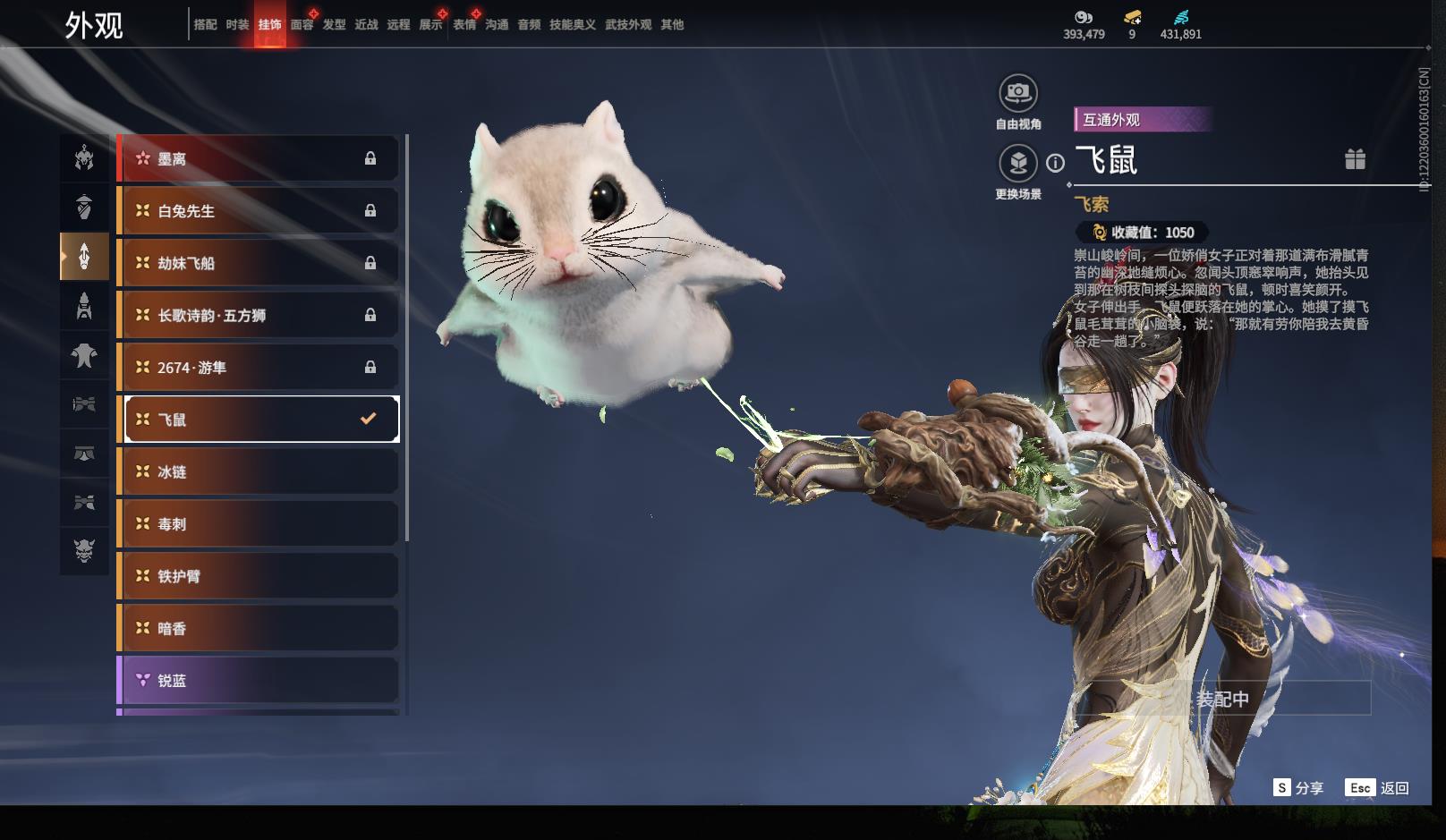Screen dimensions: 1446x840
Task: Switch to the 时装 tab
Action: point(237,25)
